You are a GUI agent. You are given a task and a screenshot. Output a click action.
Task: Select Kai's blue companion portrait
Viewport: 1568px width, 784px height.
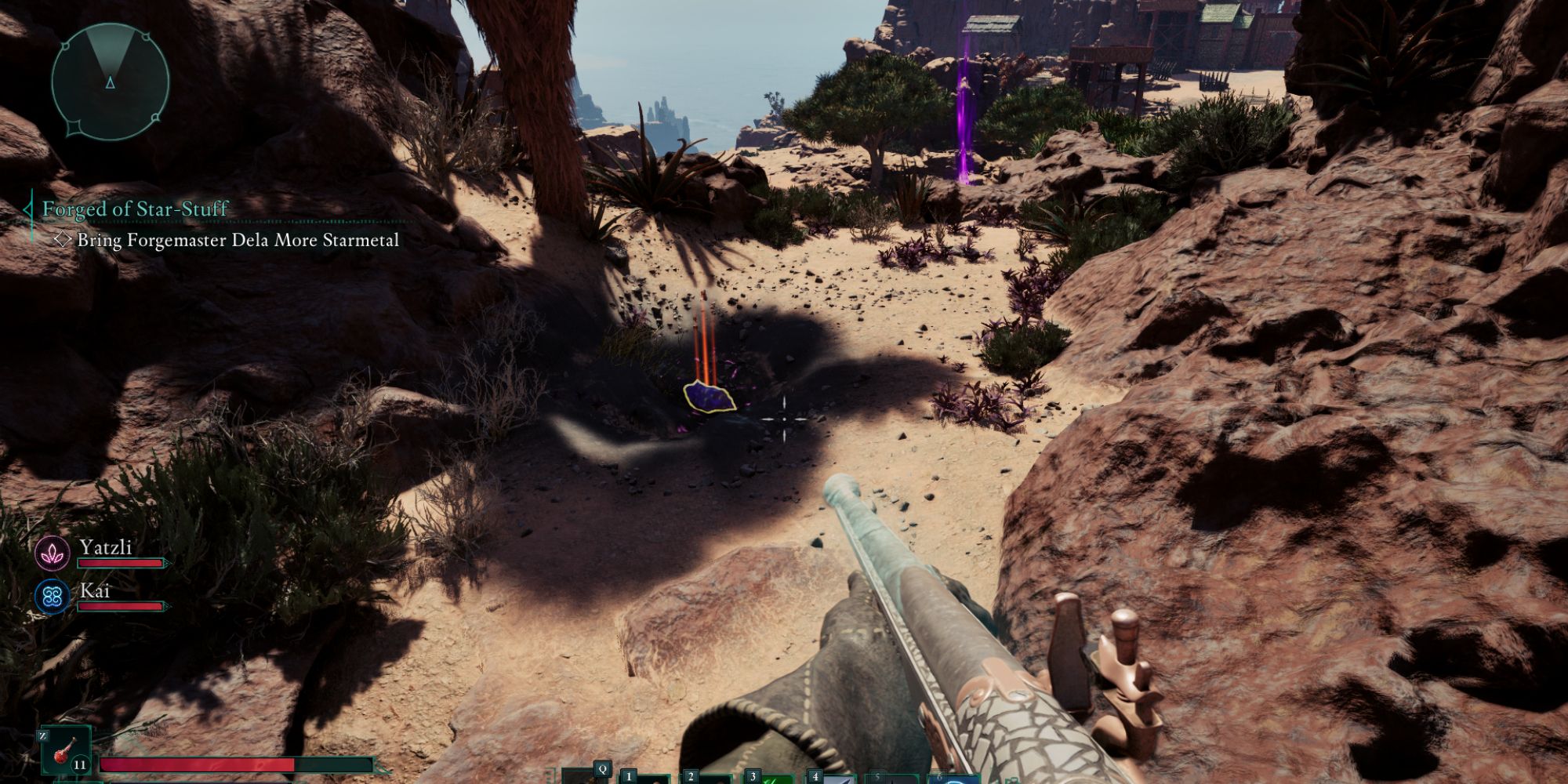pyautogui.click(x=53, y=596)
